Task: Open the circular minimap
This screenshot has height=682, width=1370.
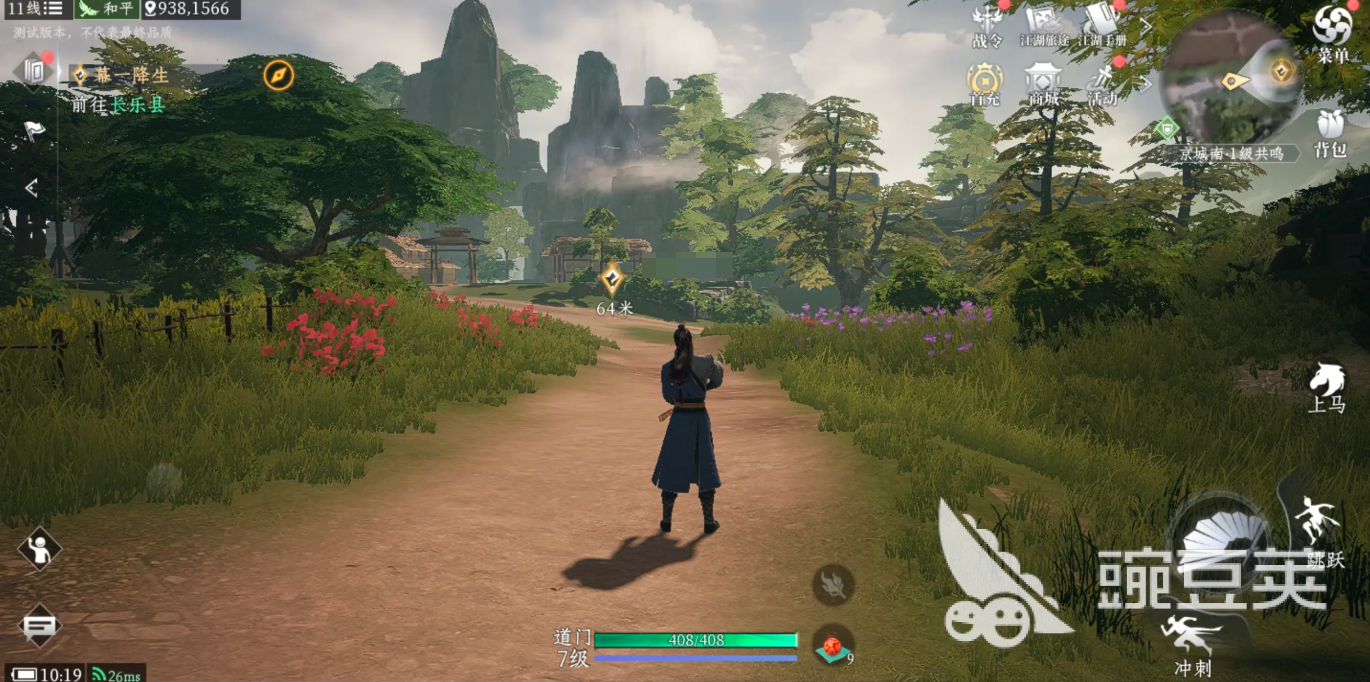Action: [x=1230, y=75]
